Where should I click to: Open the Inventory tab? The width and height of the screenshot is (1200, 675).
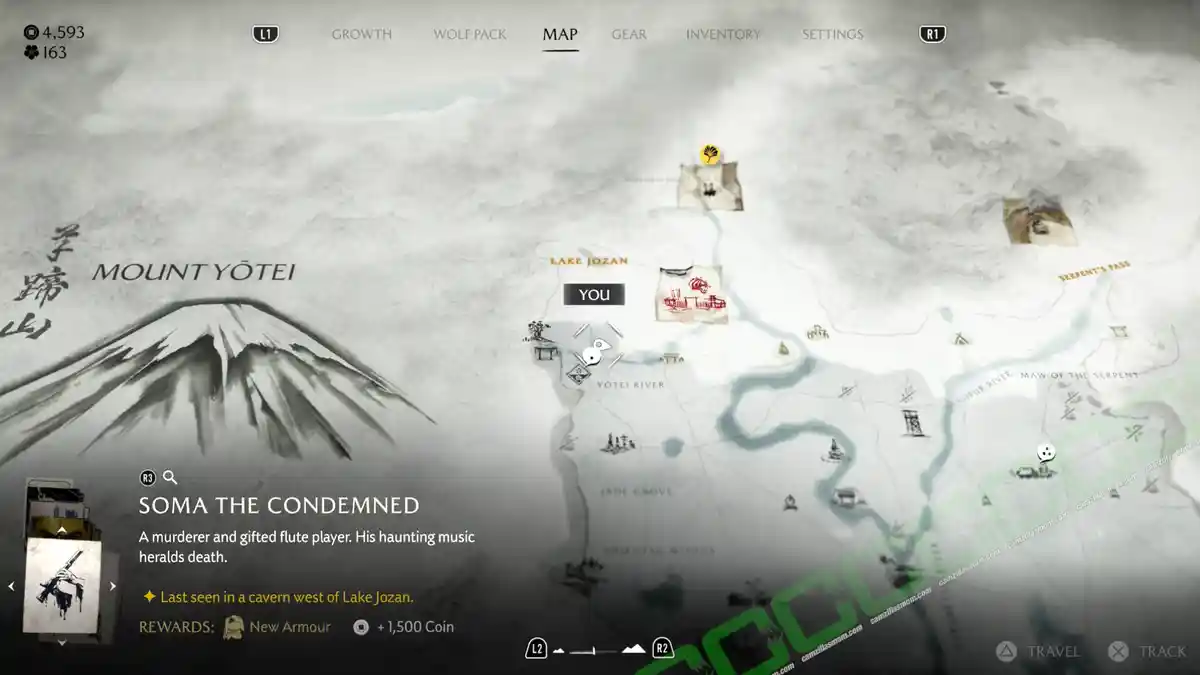[722, 34]
